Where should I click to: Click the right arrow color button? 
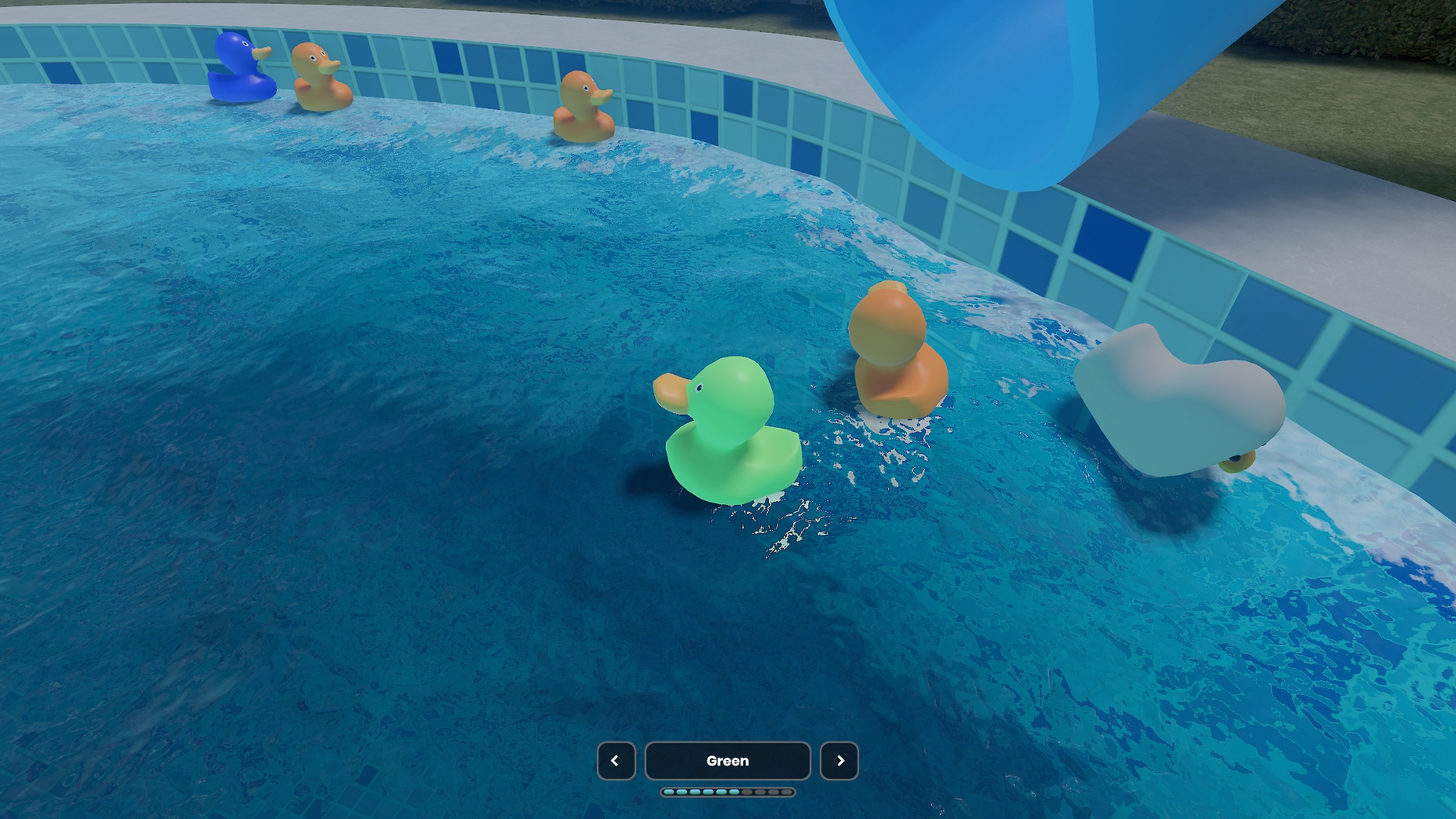(x=839, y=761)
